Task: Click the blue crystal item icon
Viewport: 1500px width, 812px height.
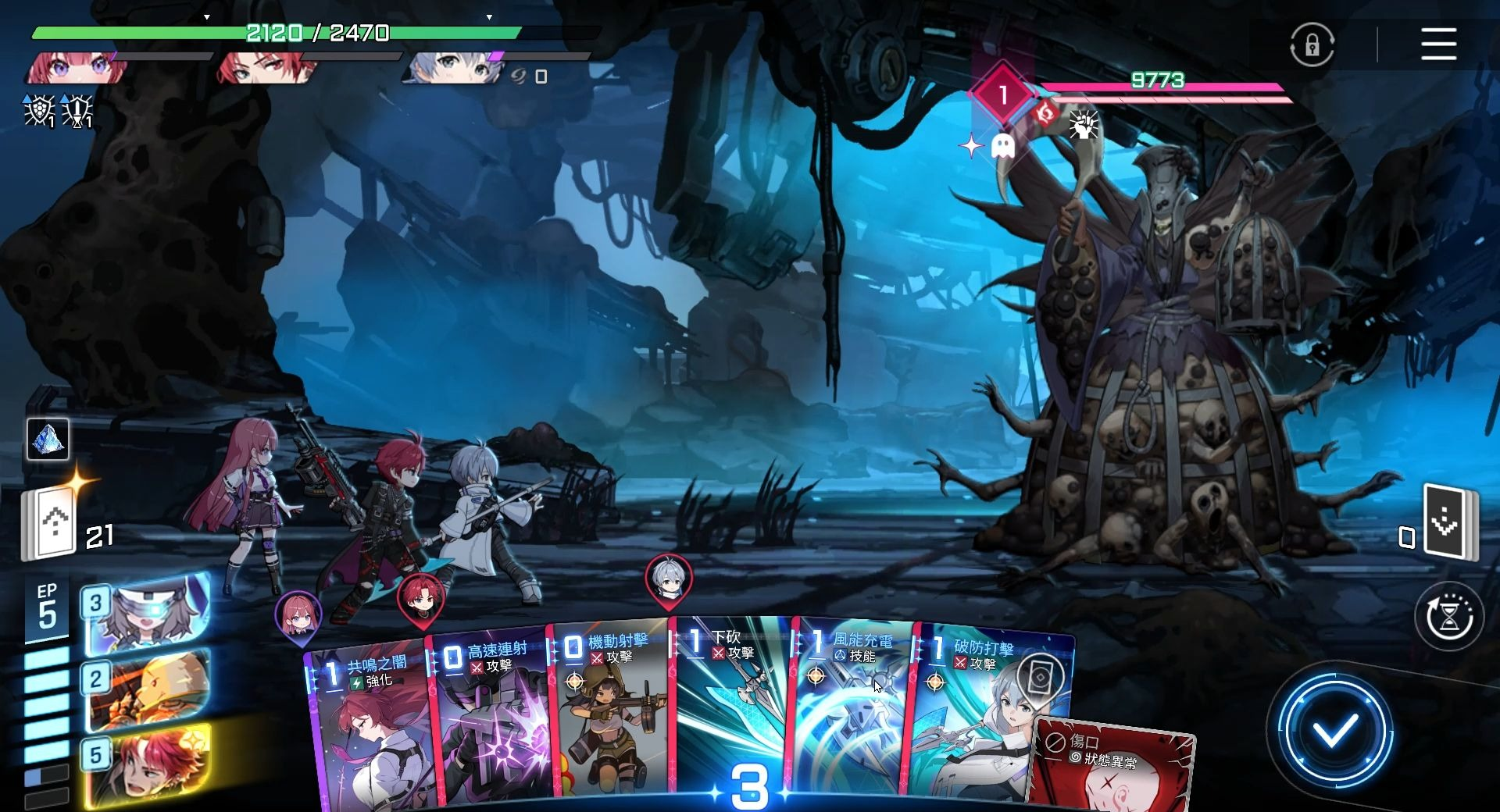Action: click(x=48, y=439)
